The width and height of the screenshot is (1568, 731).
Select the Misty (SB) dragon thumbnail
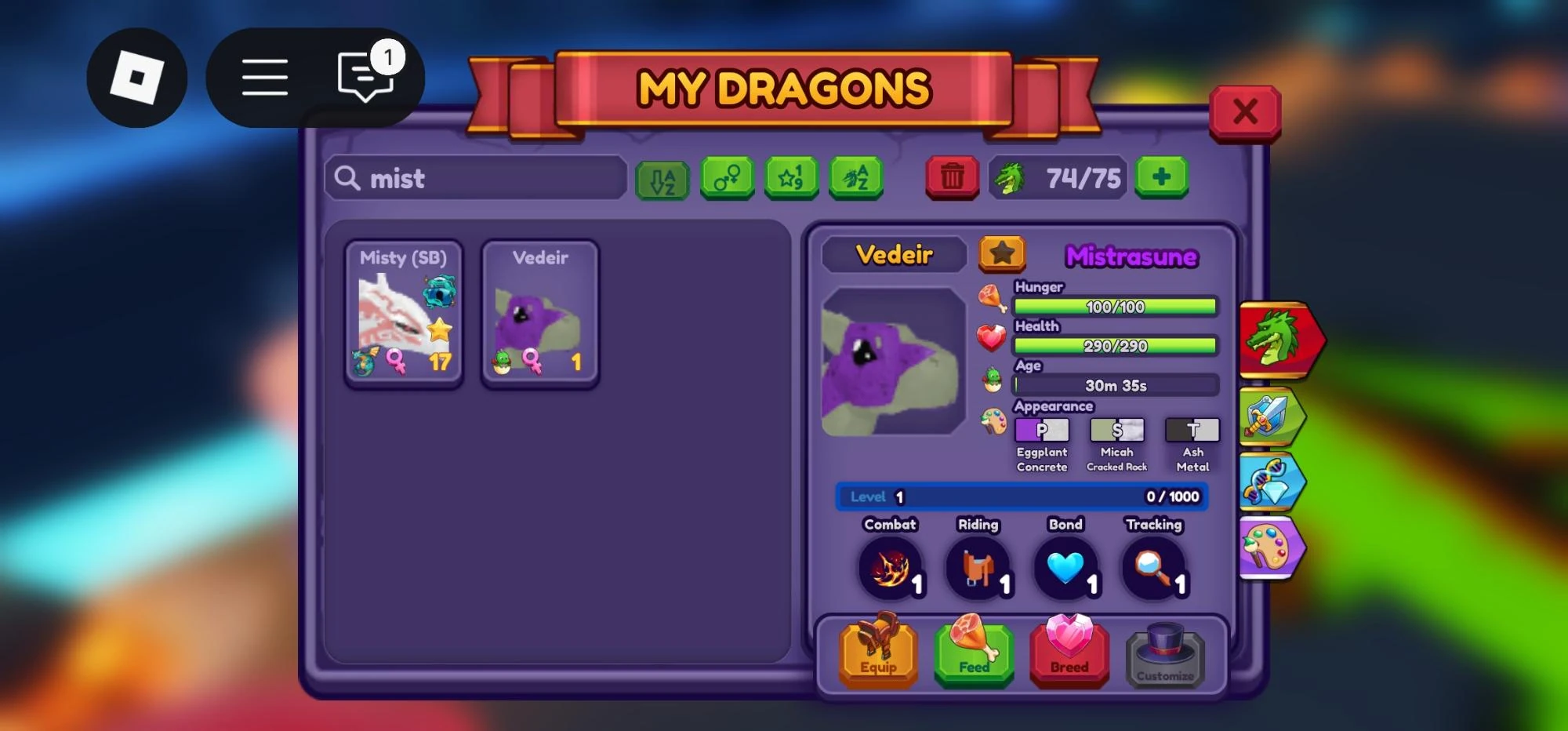click(403, 312)
